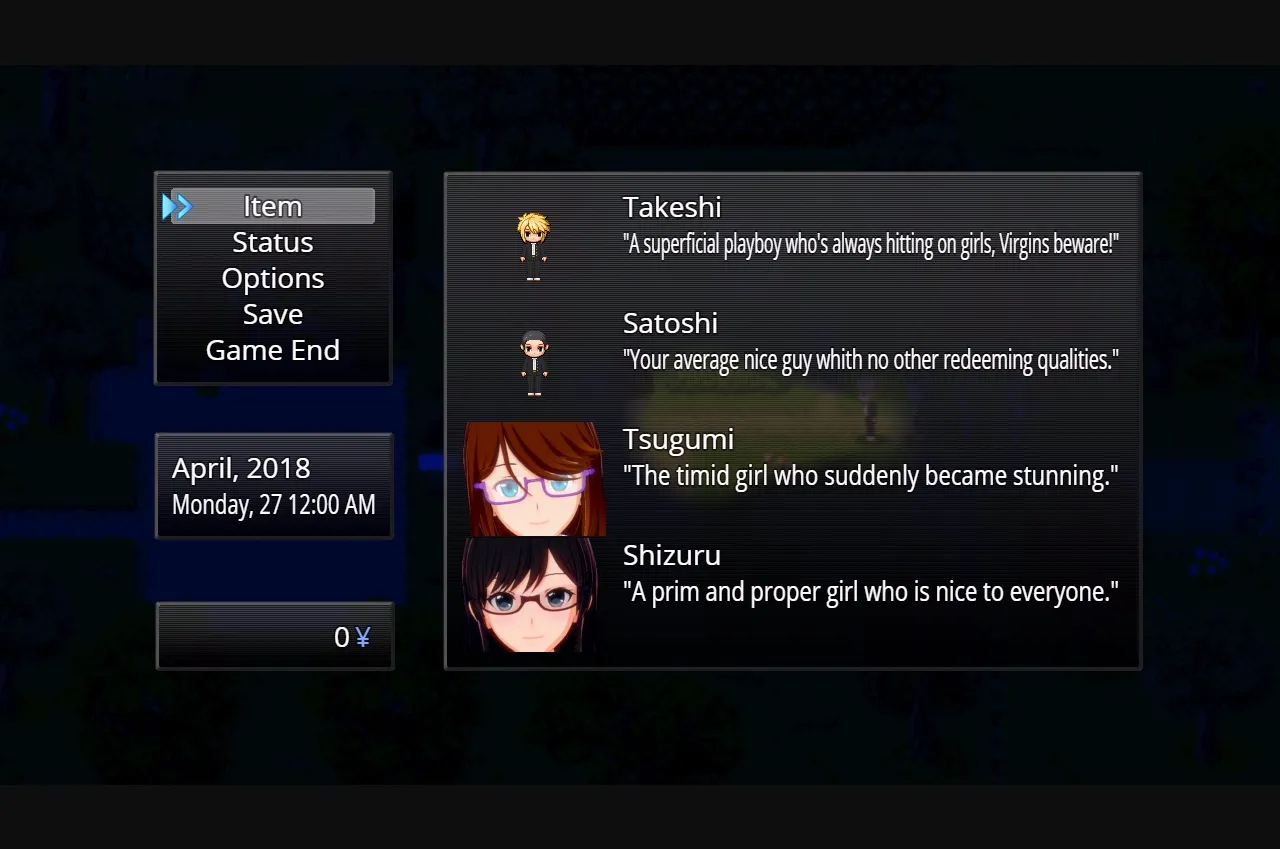Click the yen currency symbol
1280x849 pixels.
[364, 636]
